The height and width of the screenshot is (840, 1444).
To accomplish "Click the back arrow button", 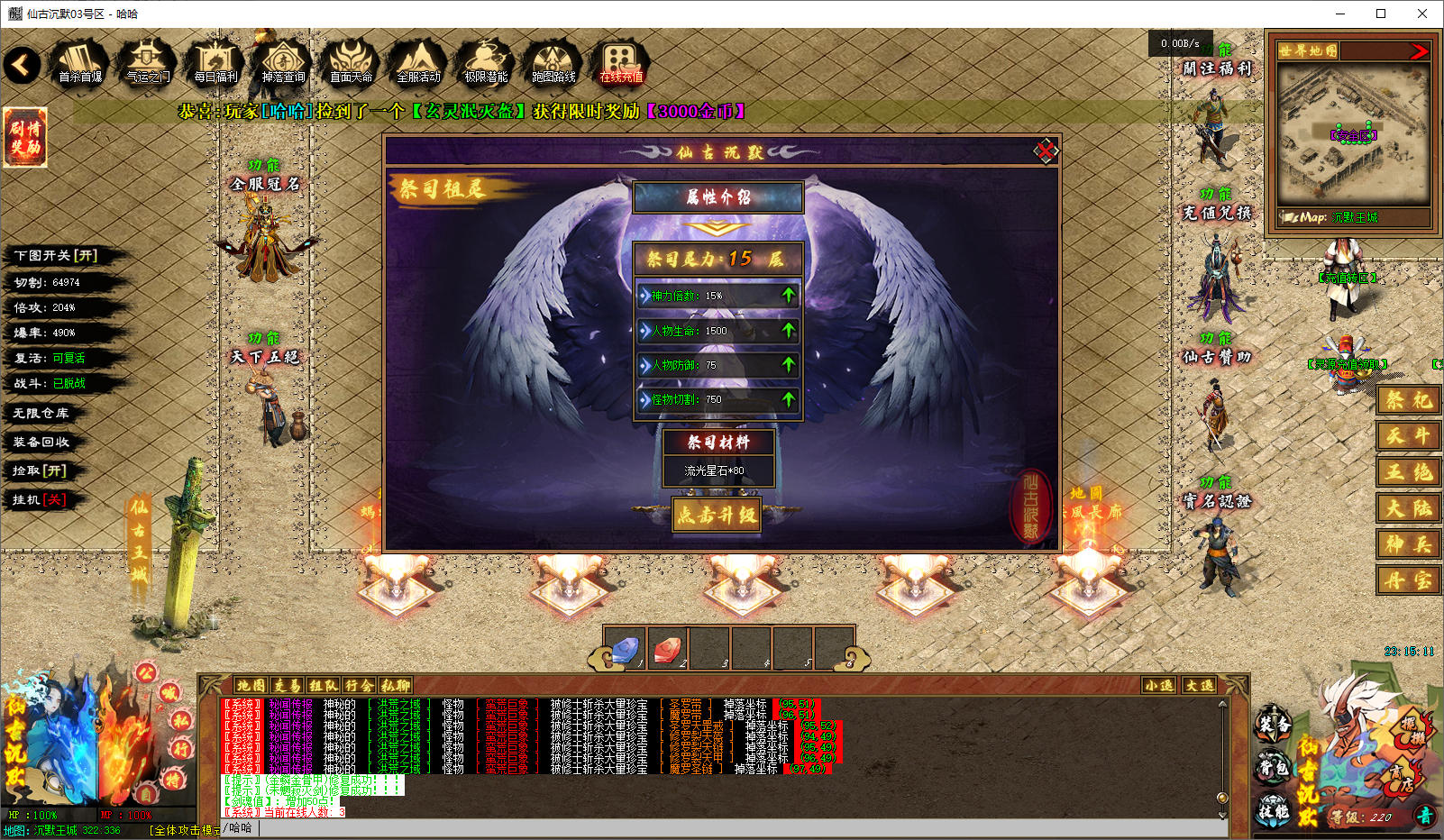I will (x=23, y=65).
